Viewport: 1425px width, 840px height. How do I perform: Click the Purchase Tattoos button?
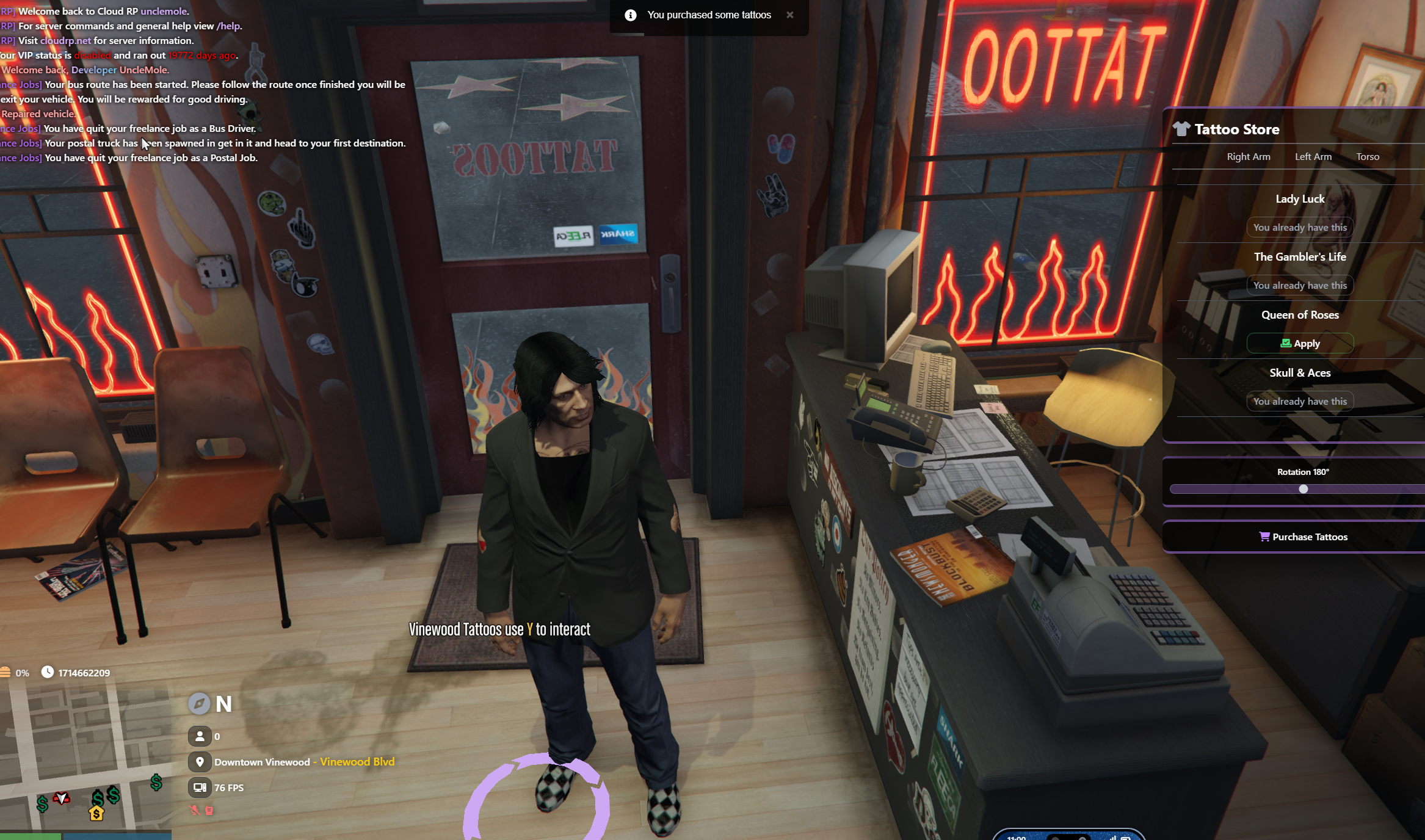[x=1303, y=537]
